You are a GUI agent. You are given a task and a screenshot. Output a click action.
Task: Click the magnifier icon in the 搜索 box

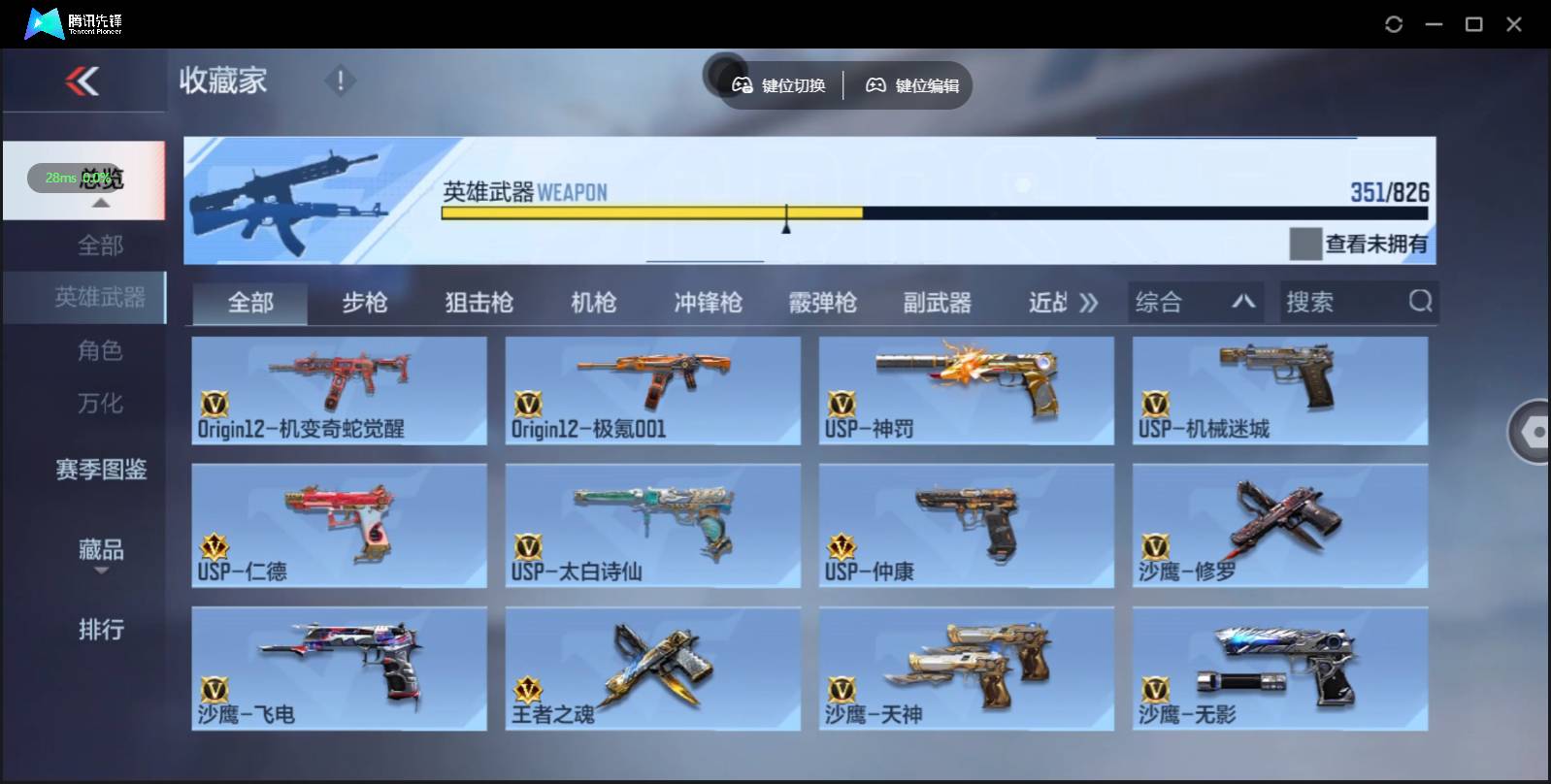coord(1421,302)
